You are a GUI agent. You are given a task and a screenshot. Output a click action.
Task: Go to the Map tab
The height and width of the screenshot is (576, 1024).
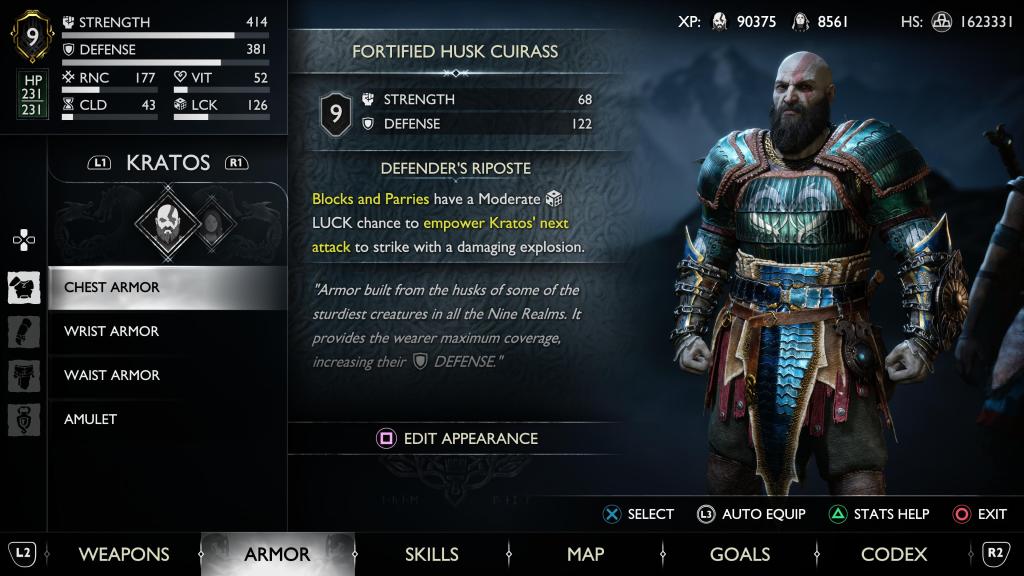tap(585, 554)
